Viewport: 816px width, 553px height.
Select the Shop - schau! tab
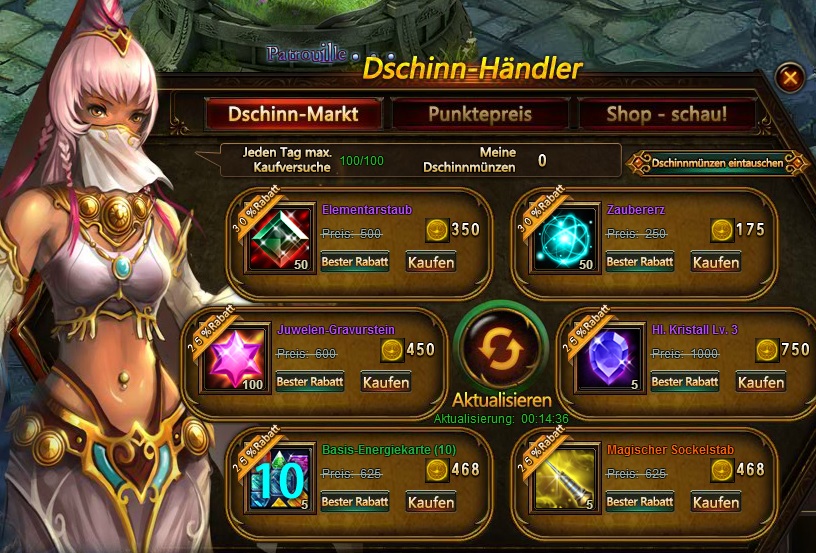point(667,113)
